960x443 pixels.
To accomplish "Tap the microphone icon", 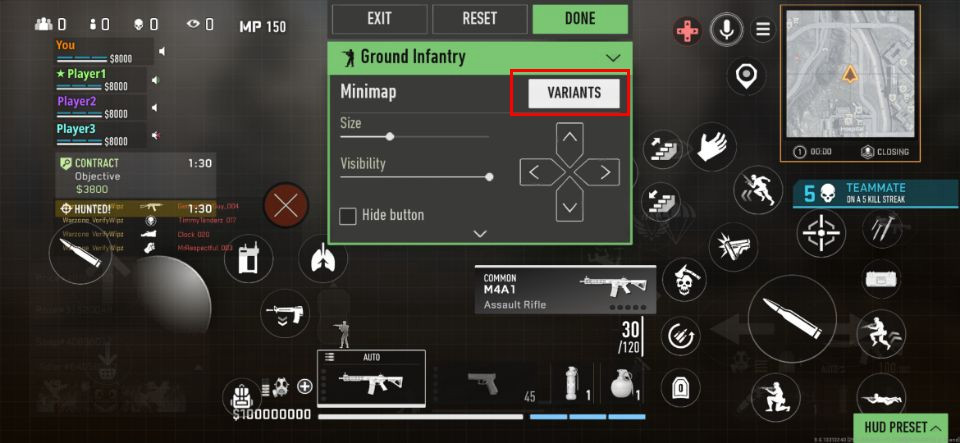I will click(725, 29).
